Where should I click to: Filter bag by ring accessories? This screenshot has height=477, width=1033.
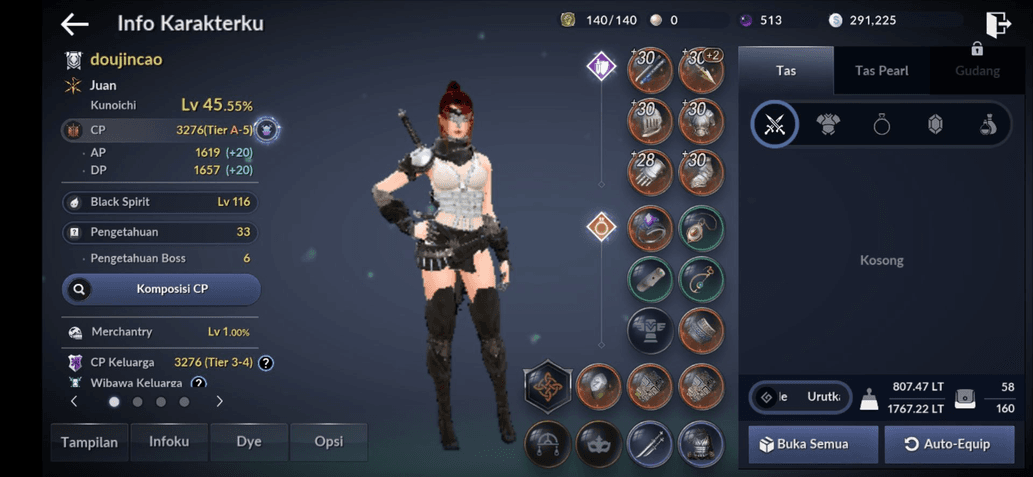881,124
